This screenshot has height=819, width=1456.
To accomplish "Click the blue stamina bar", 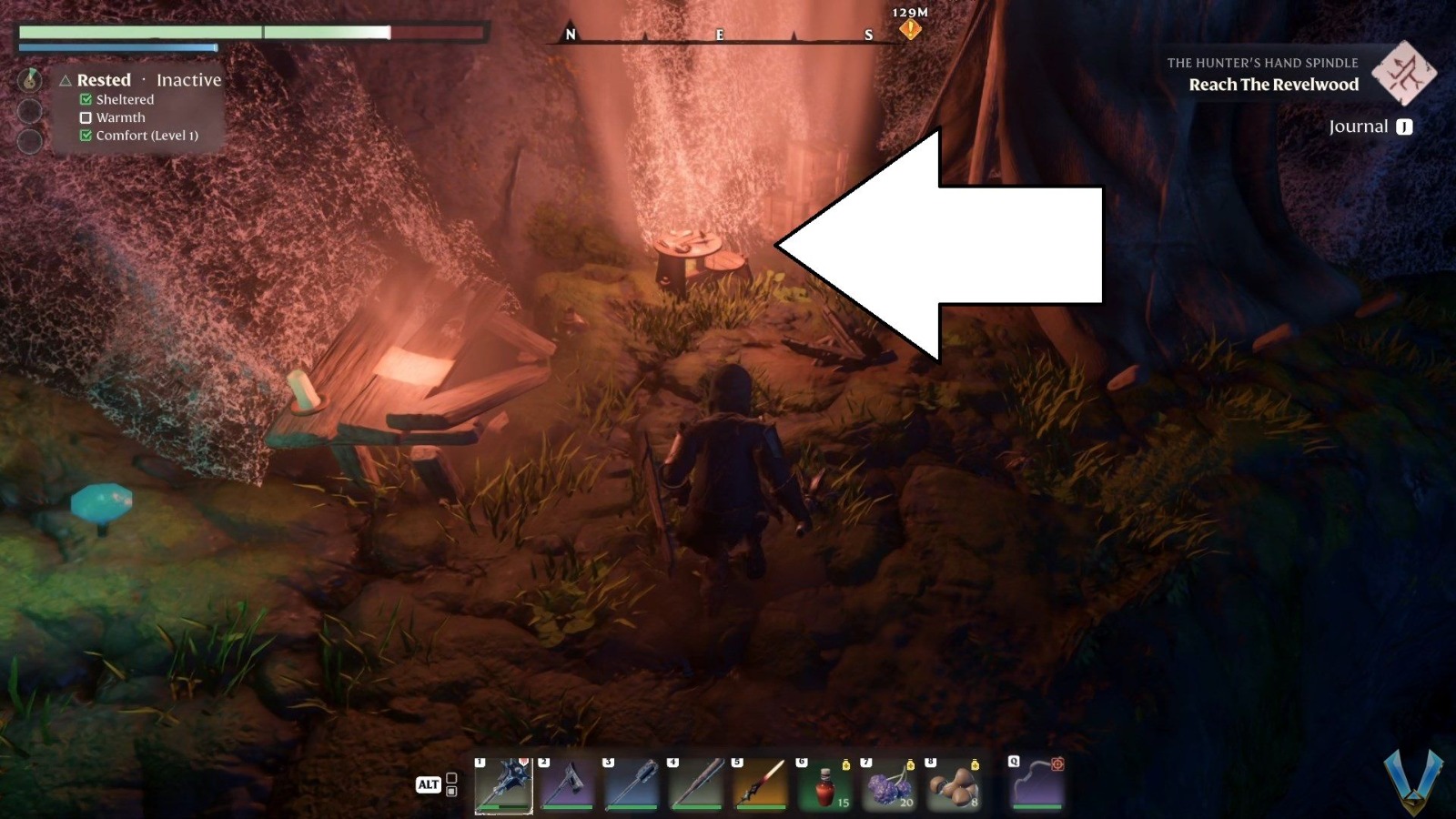I will [118, 47].
